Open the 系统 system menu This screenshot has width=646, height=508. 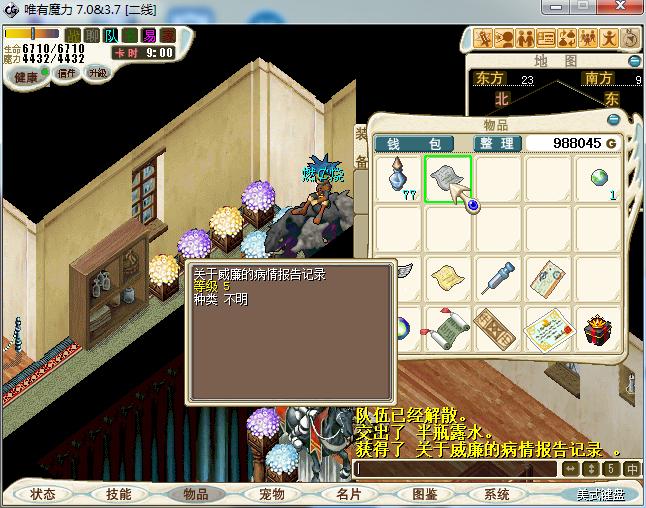pyautogui.click(x=497, y=494)
